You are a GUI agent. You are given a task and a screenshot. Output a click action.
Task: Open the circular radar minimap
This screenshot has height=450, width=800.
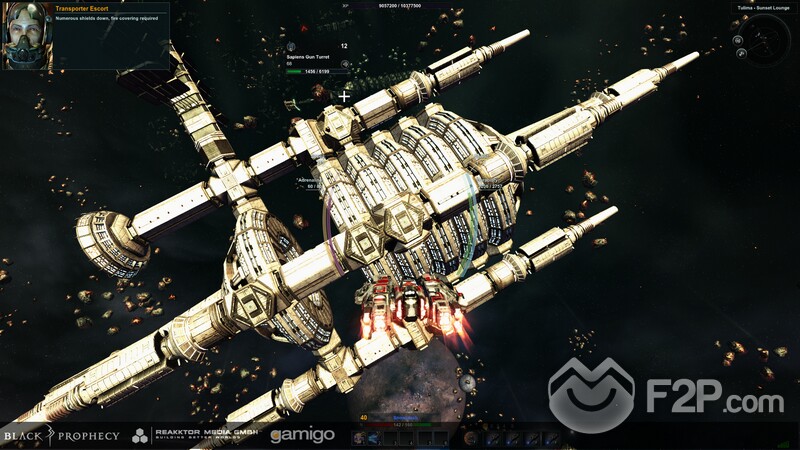(x=768, y=39)
